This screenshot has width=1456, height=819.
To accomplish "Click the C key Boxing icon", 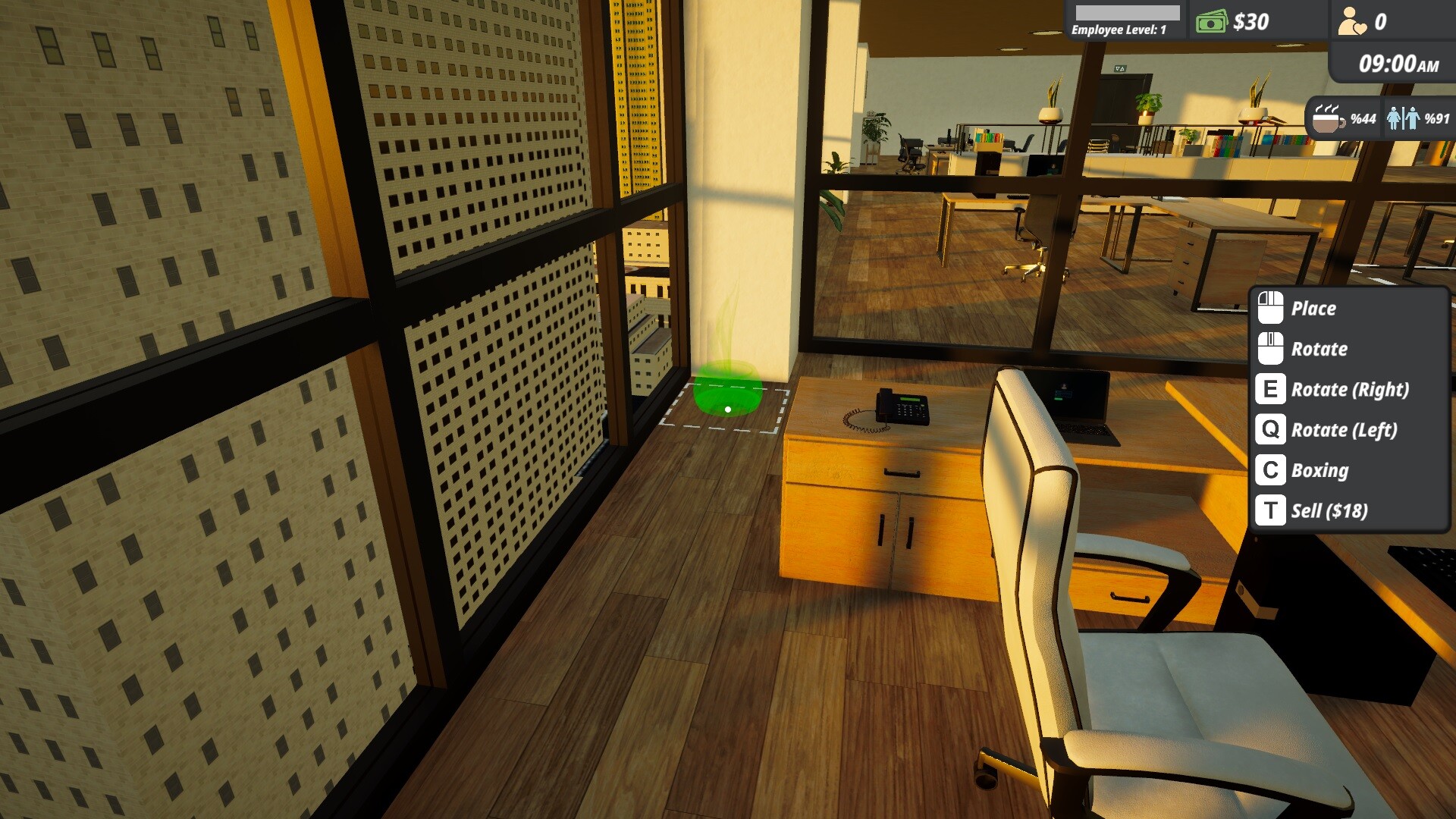I will point(1271,470).
